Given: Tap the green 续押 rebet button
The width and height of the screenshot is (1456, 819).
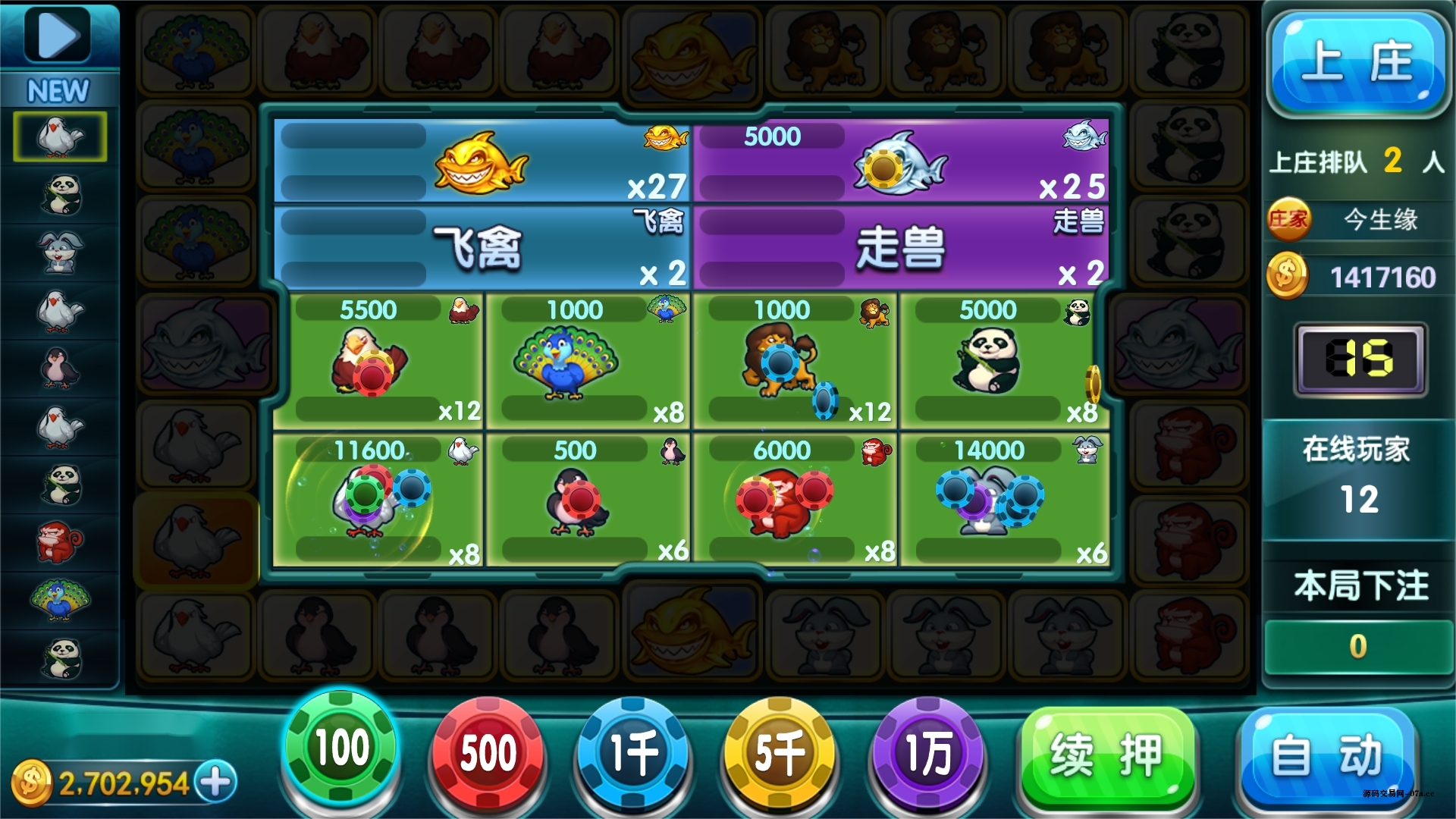Looking at the screenshot, I should pyautogui.click(x=1107, y=756).
